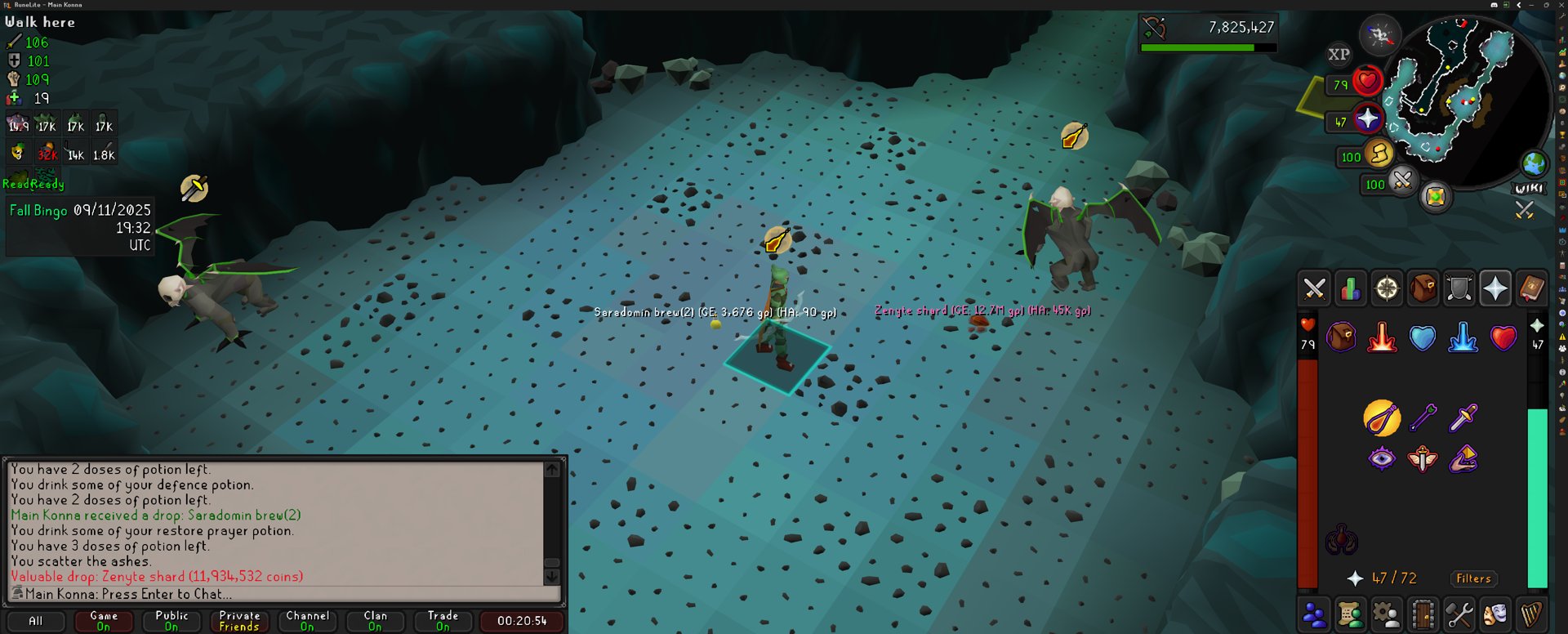The height and width of the screenshot is (634, 1568).
Task: Open the Quest list compass tab
Action: pos(1387,288)
